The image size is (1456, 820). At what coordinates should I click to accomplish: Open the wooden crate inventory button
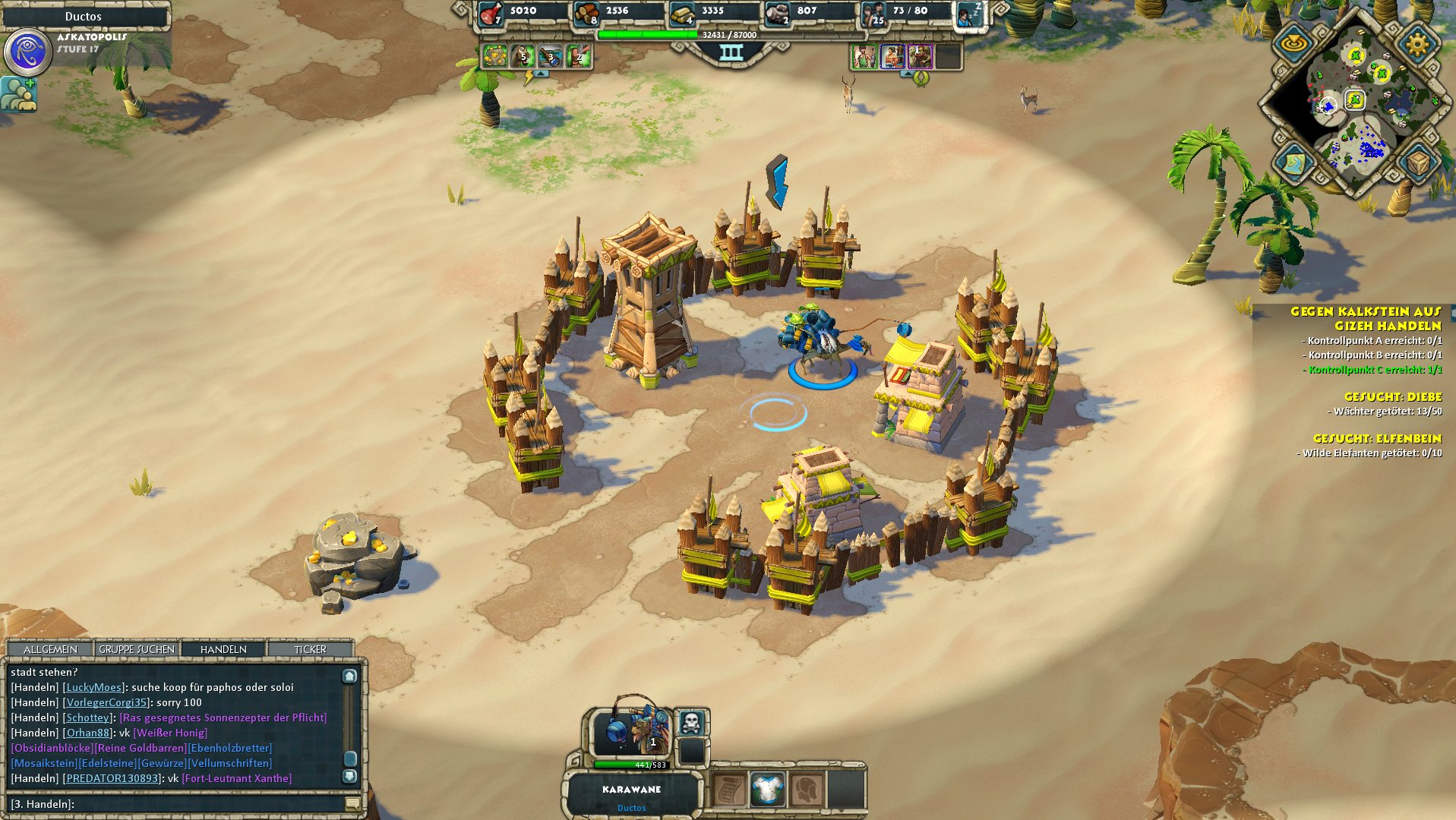[x=1417, y=162]
